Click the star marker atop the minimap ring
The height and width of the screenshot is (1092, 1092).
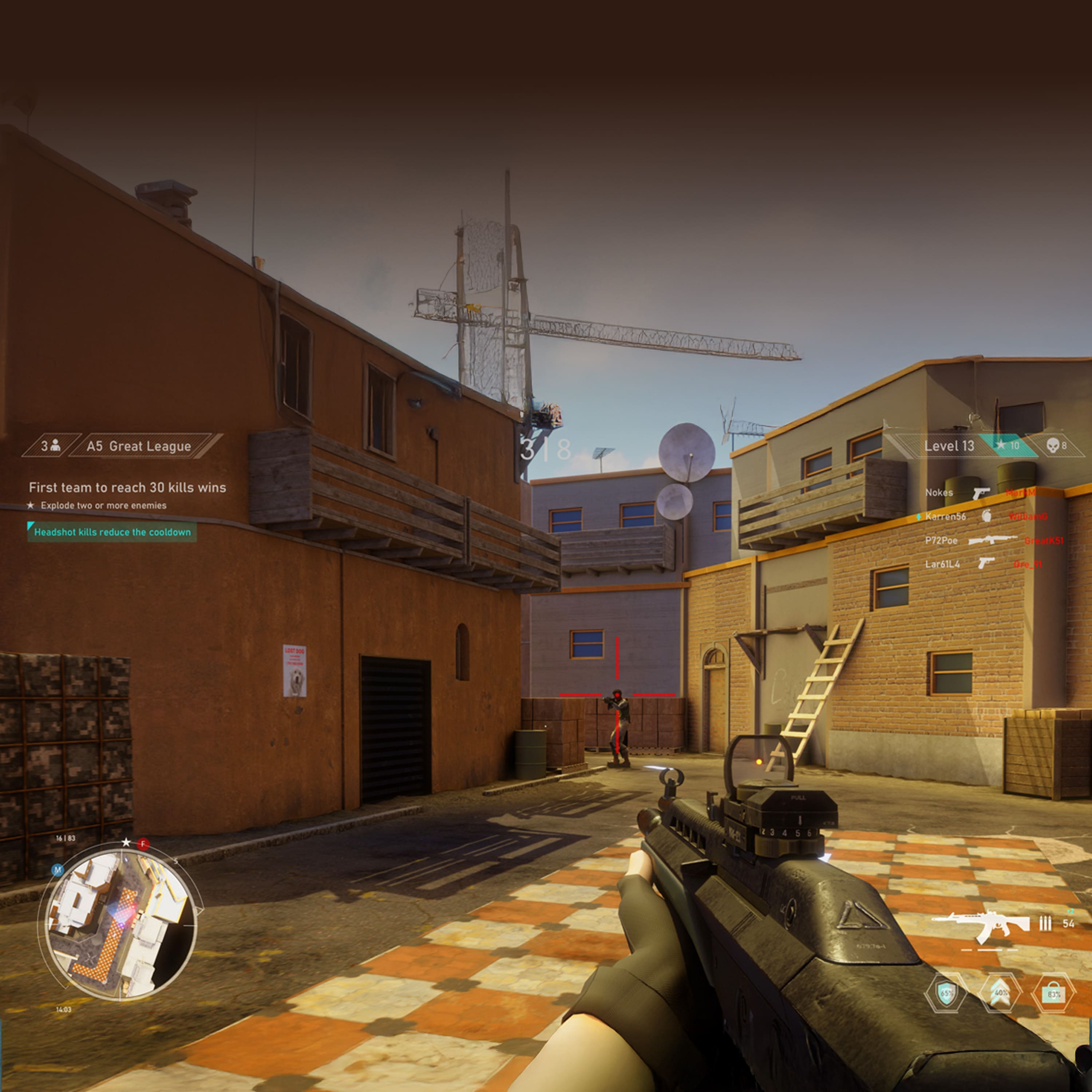click(126, 843)
